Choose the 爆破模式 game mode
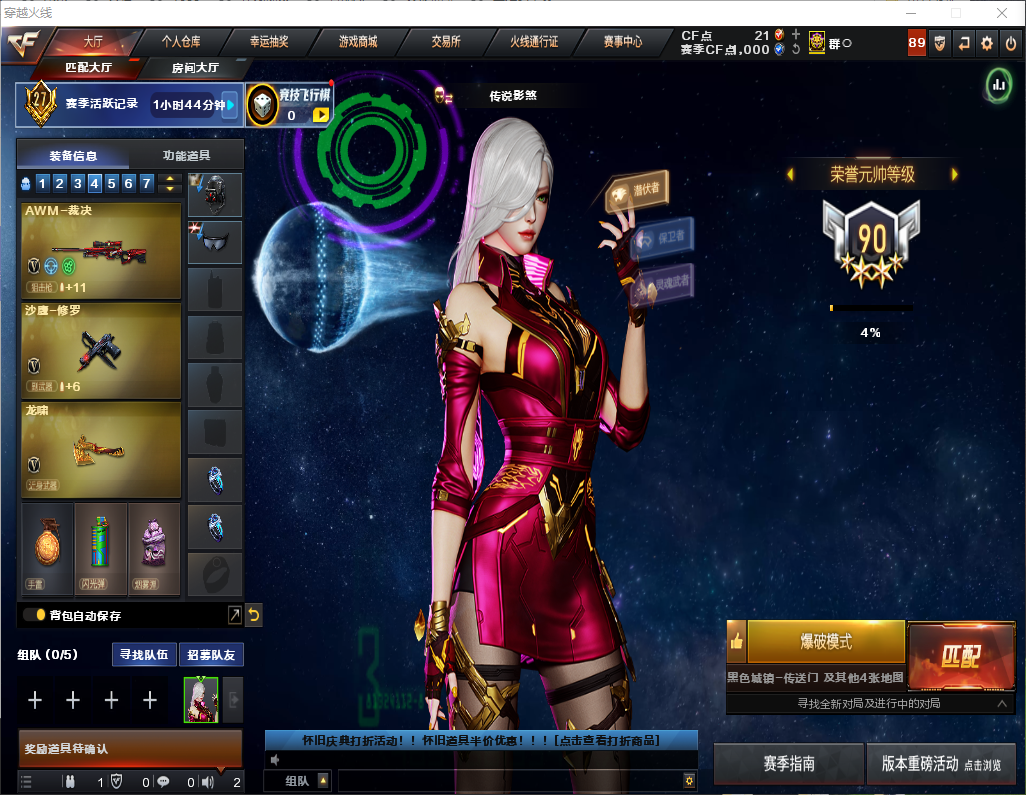The width and height of the screenshot is (1026, 795). click(x=825, y=641)
